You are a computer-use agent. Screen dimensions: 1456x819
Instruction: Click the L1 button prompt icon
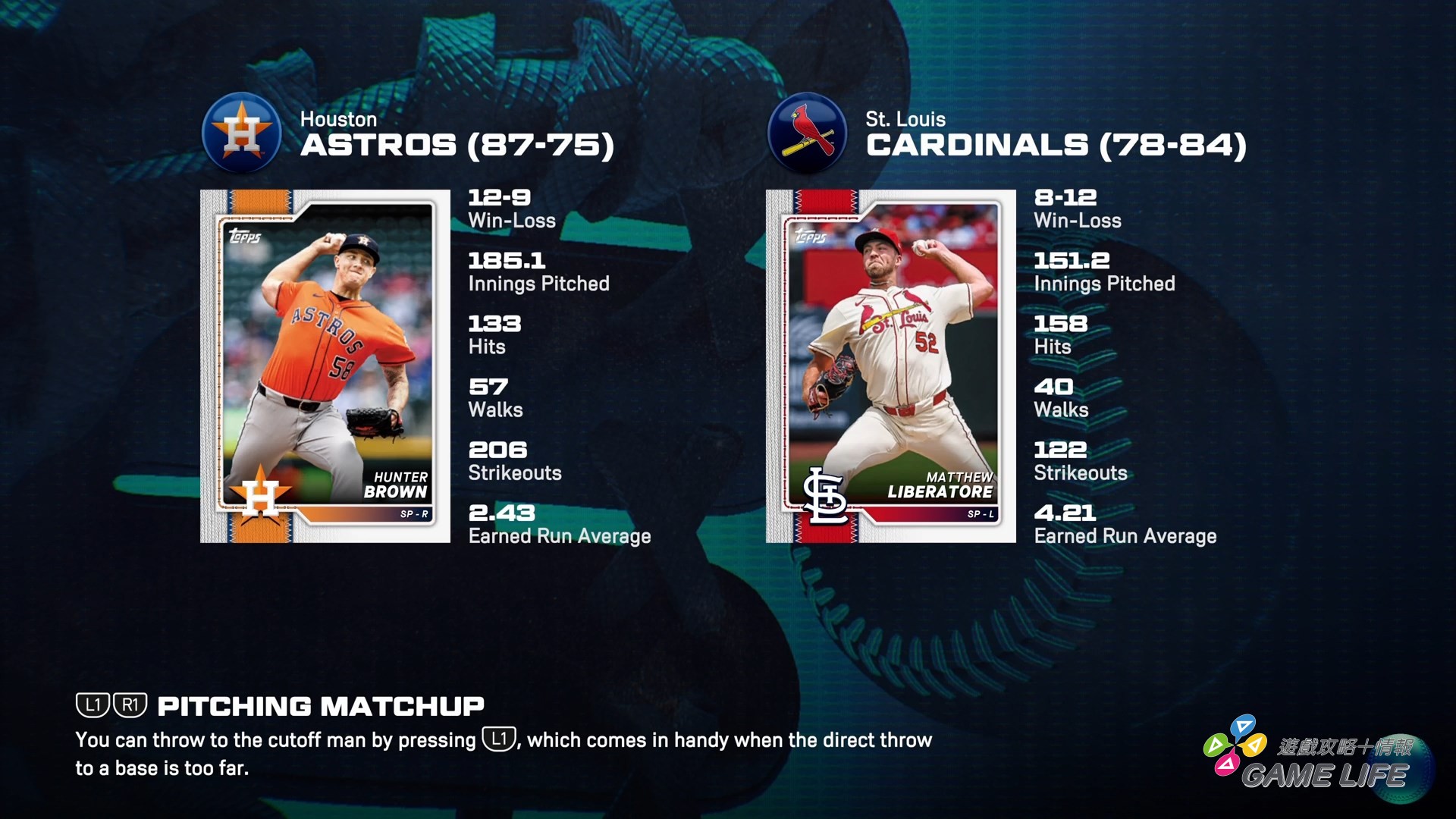[x=93, y=706]
